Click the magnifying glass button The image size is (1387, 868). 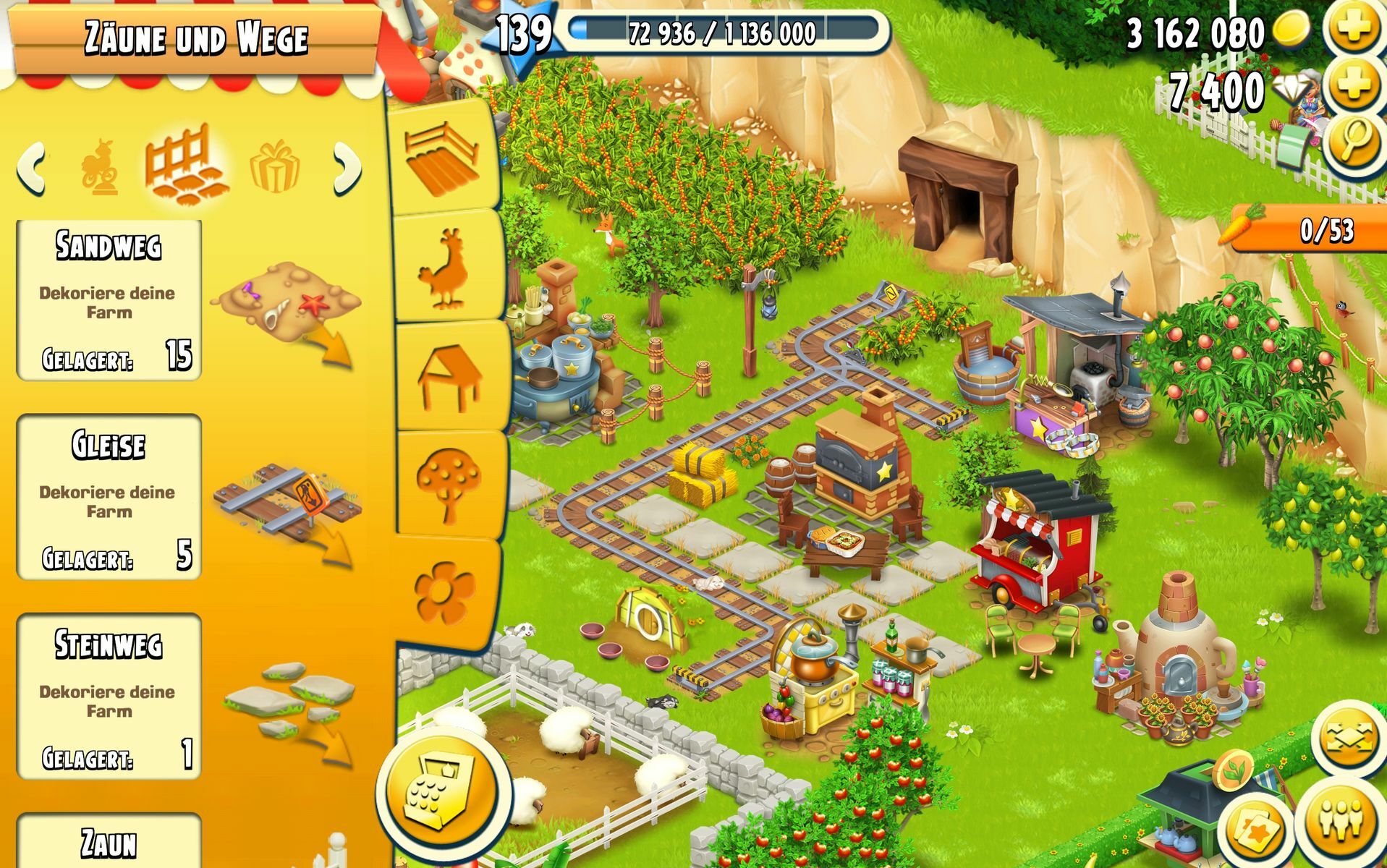coord(1354,142)
